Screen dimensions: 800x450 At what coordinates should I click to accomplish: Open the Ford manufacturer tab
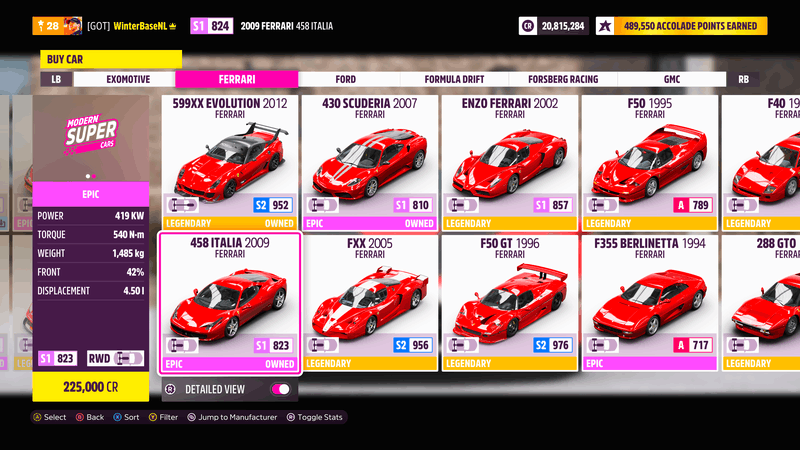[346, 79]
